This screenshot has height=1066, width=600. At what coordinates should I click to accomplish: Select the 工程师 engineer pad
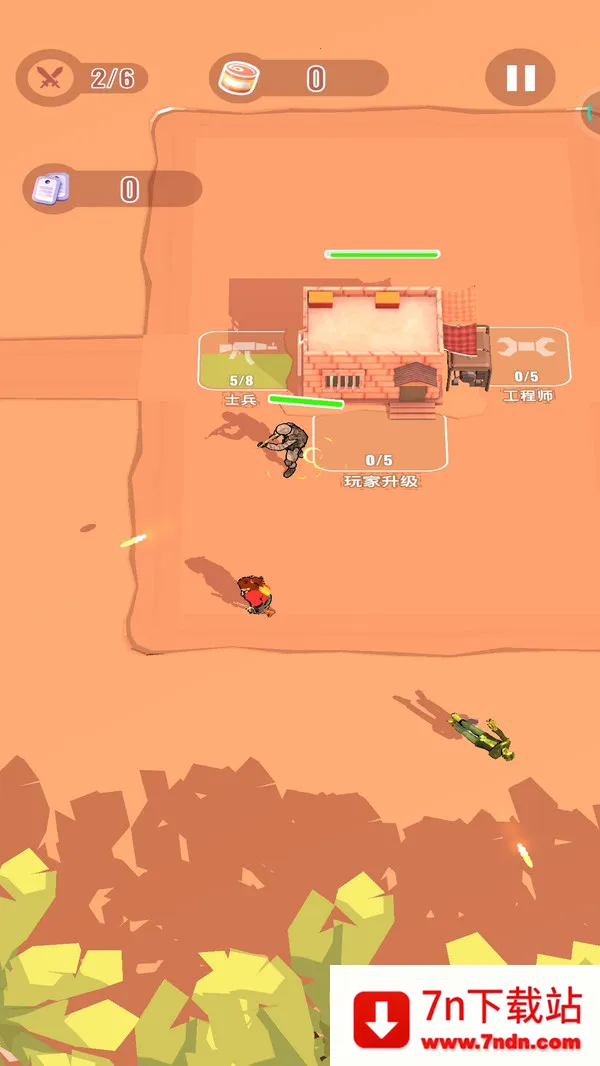[527, 358]
